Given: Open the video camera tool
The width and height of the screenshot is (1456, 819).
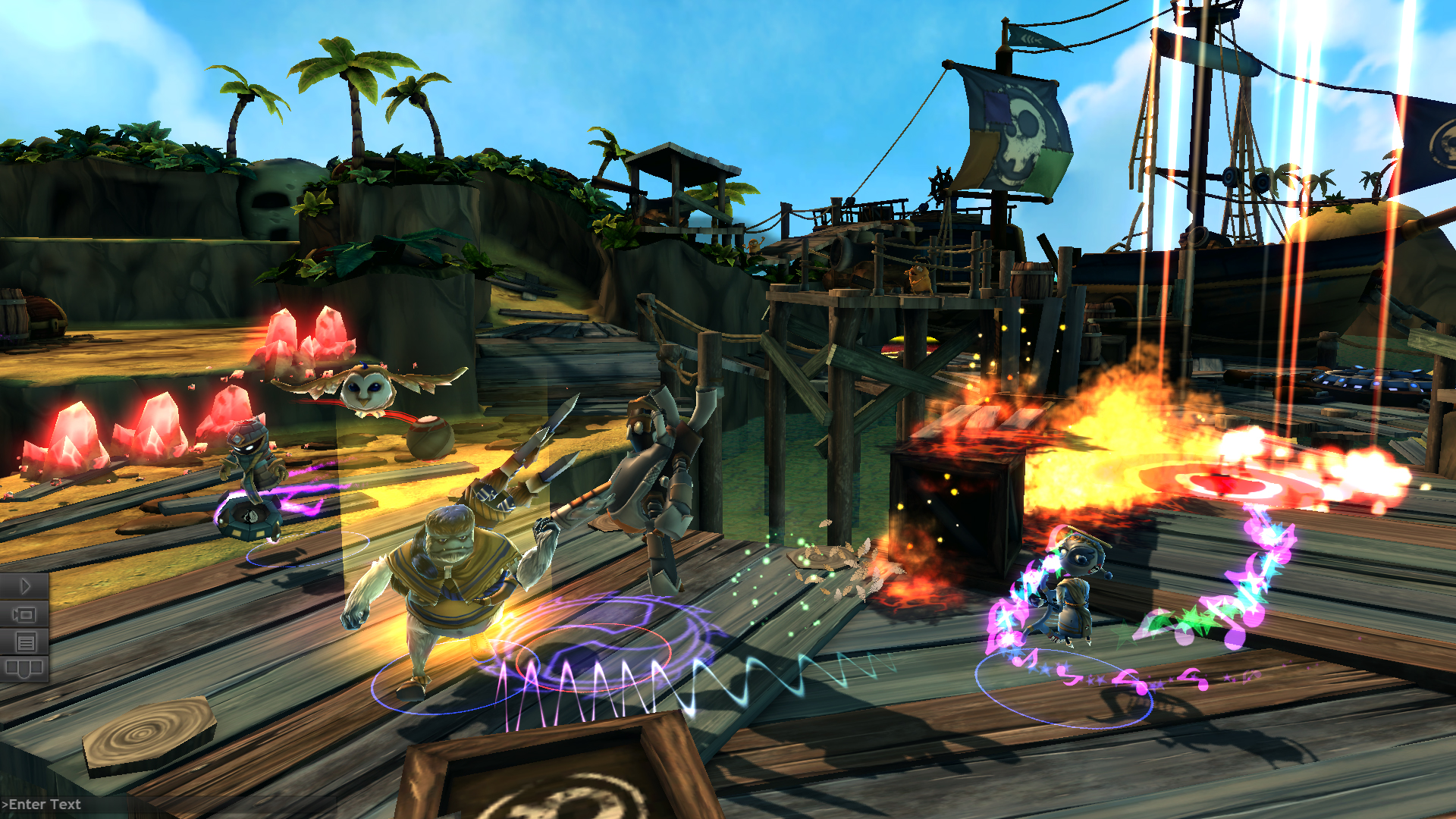Looking at the screenshot, I should pos(24,614).
